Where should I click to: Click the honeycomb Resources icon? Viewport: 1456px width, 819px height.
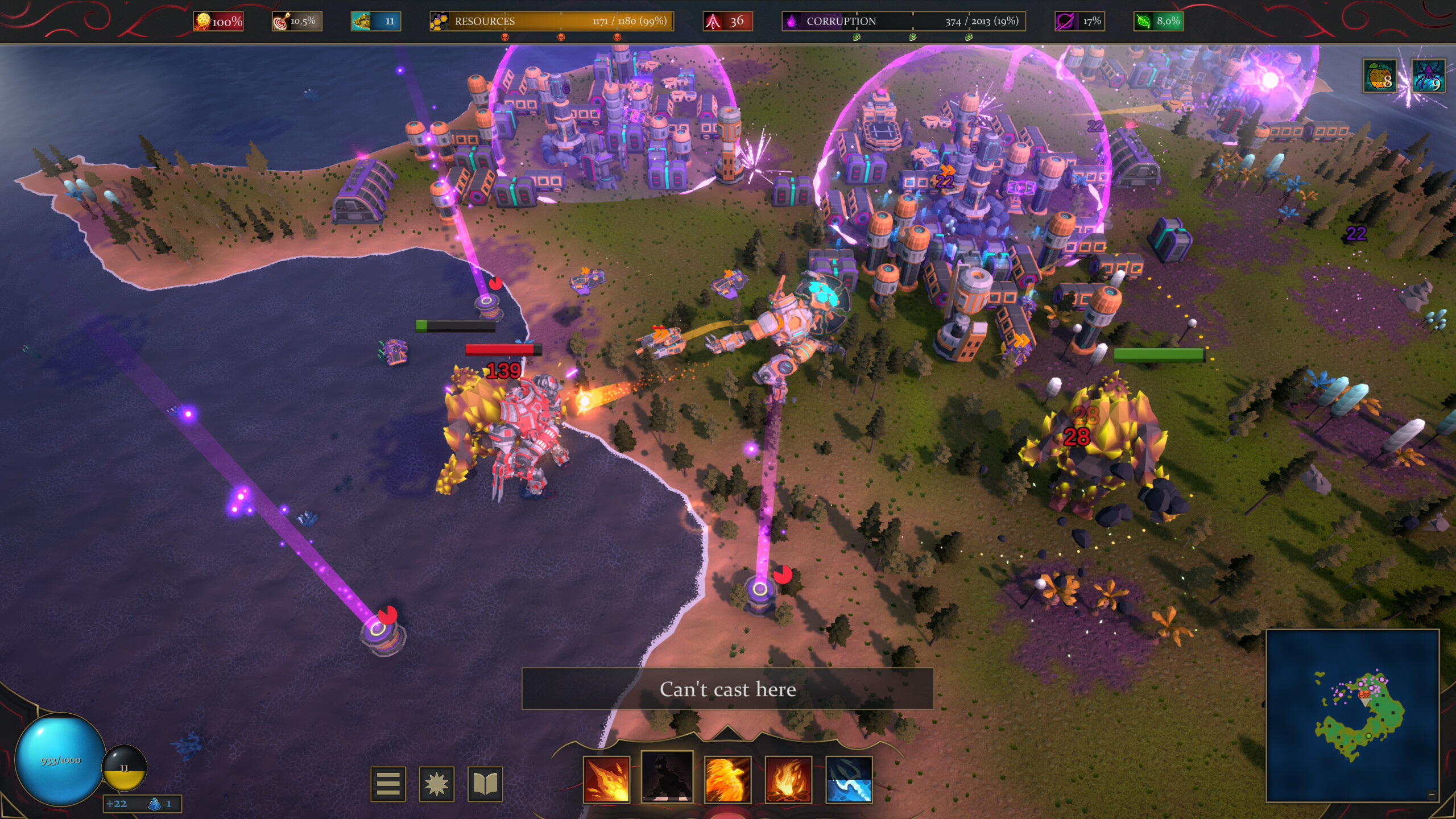[439, 21]
